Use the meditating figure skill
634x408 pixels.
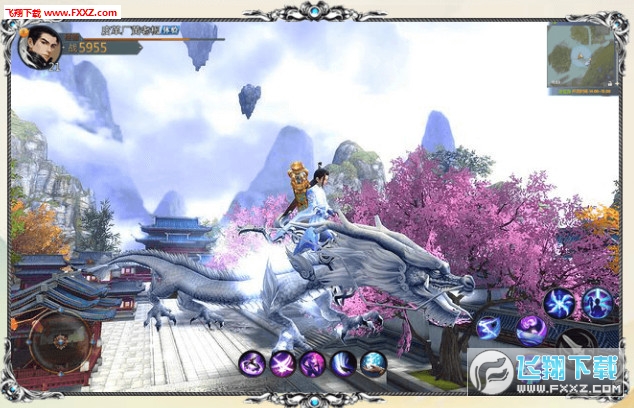(x=598, y=302)
